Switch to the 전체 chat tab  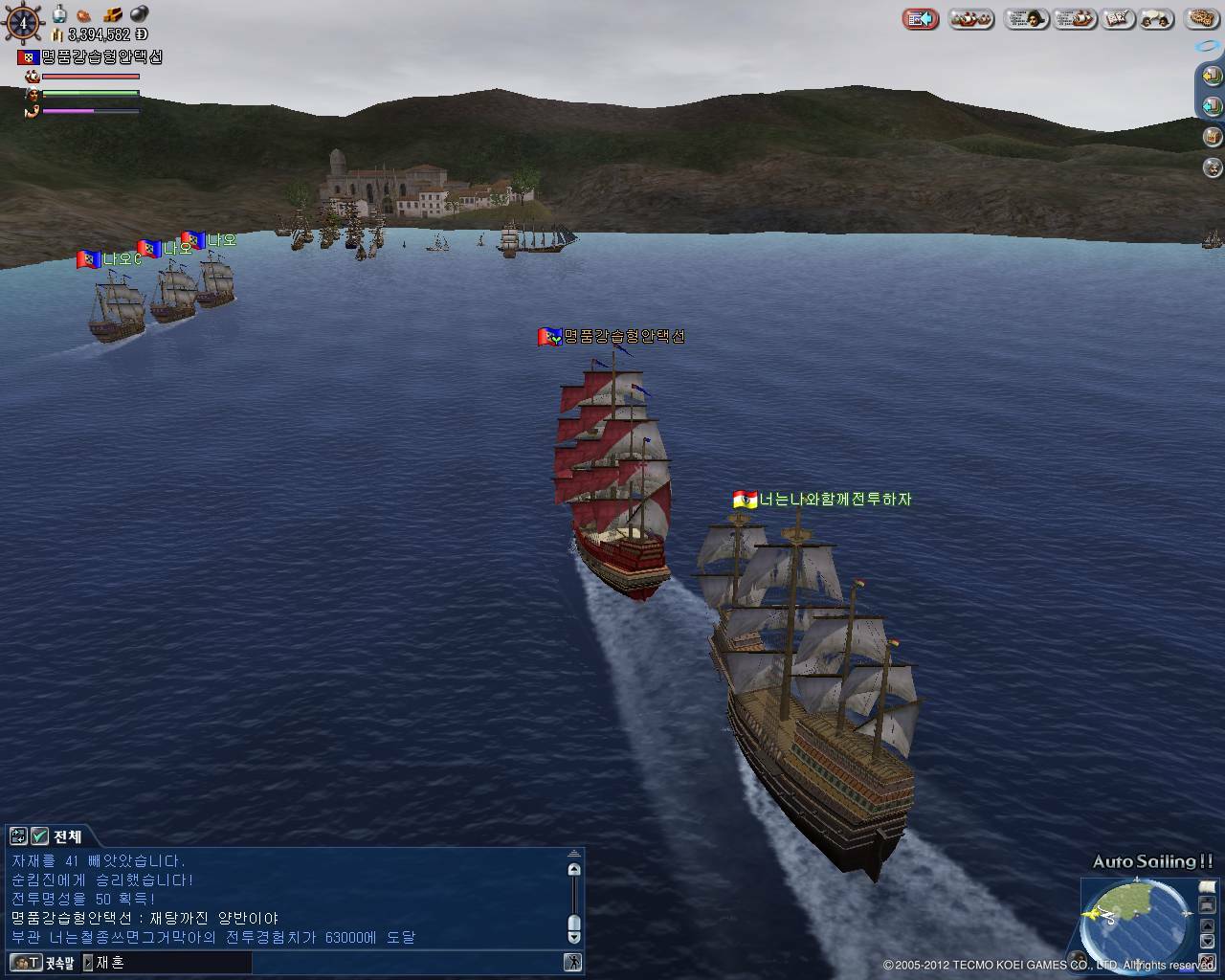pos(67,836)
